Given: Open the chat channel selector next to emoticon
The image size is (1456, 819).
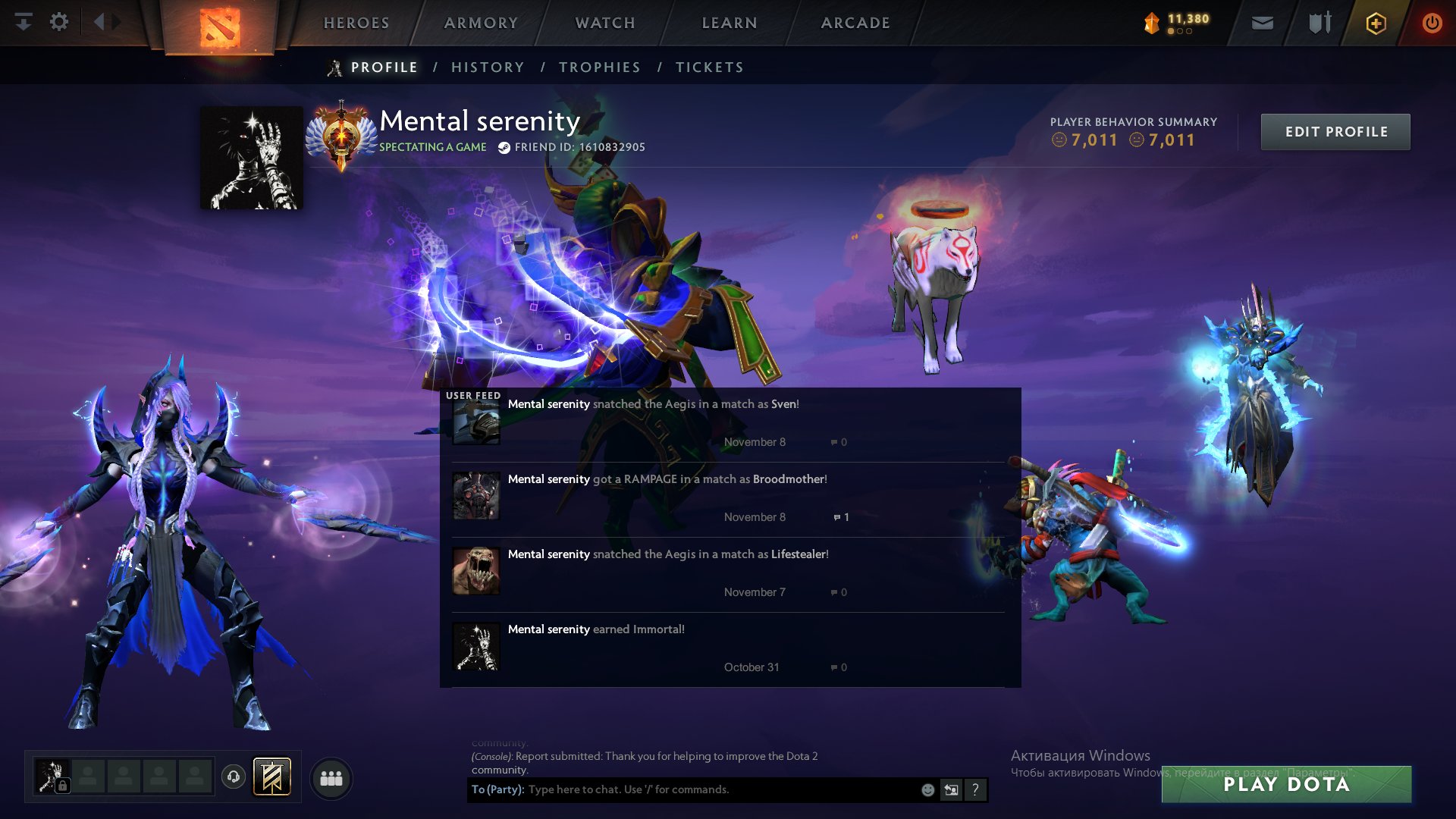Looking at the screenshot, I should [952, 789].
